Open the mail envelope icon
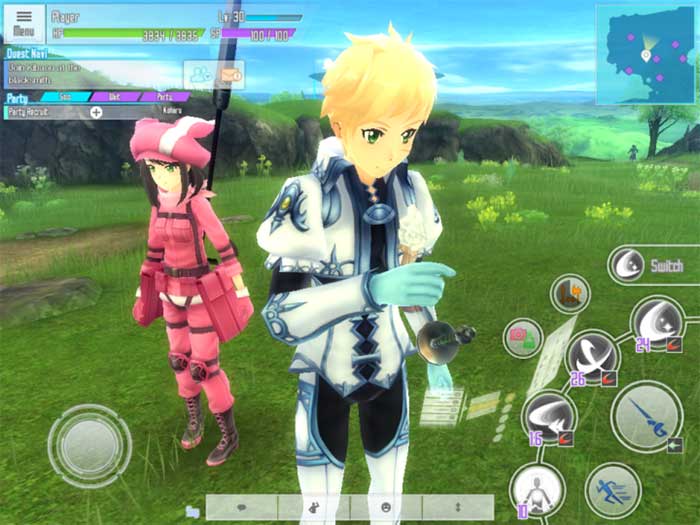 230,74
